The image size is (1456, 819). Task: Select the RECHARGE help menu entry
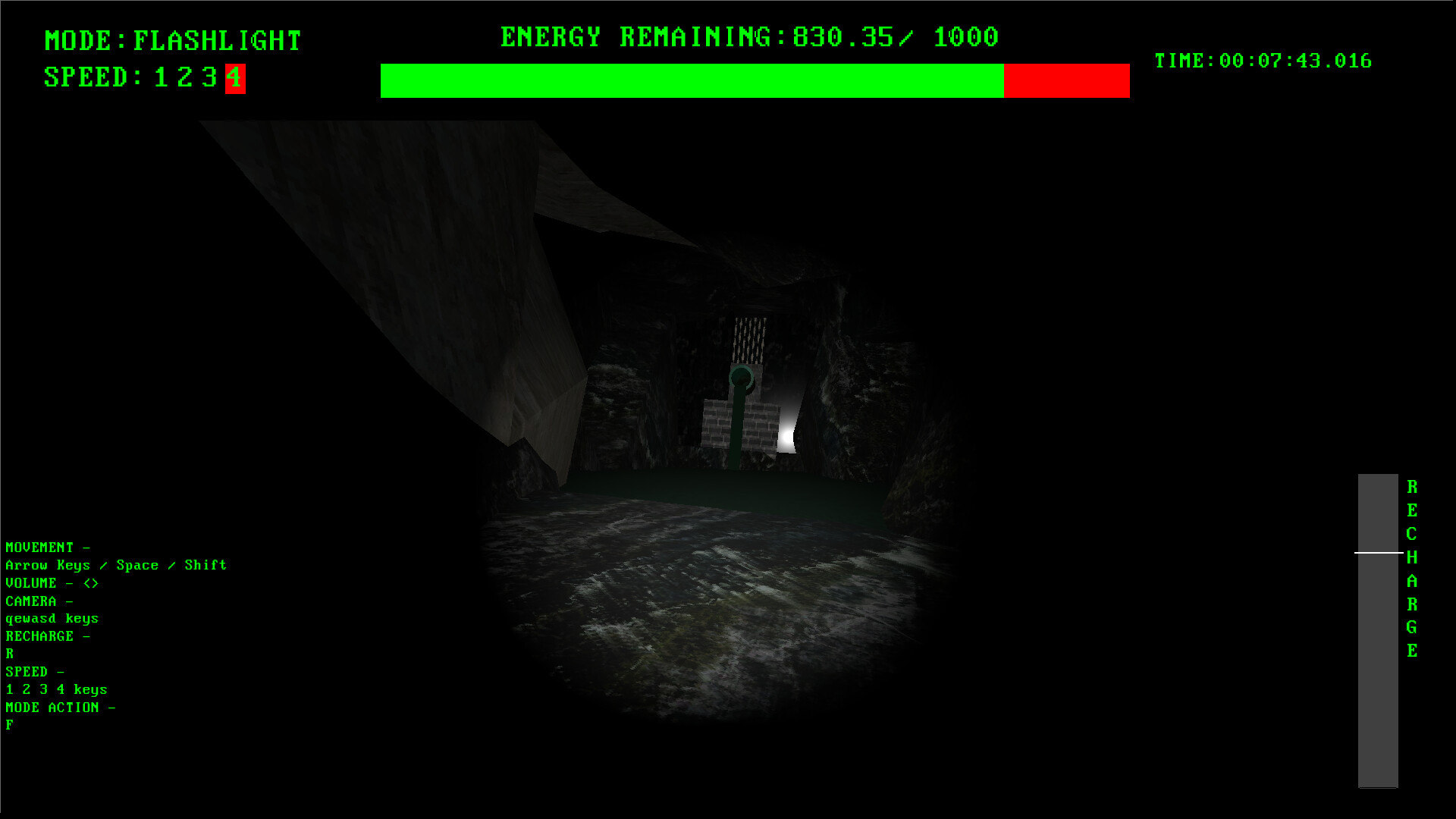48,635
